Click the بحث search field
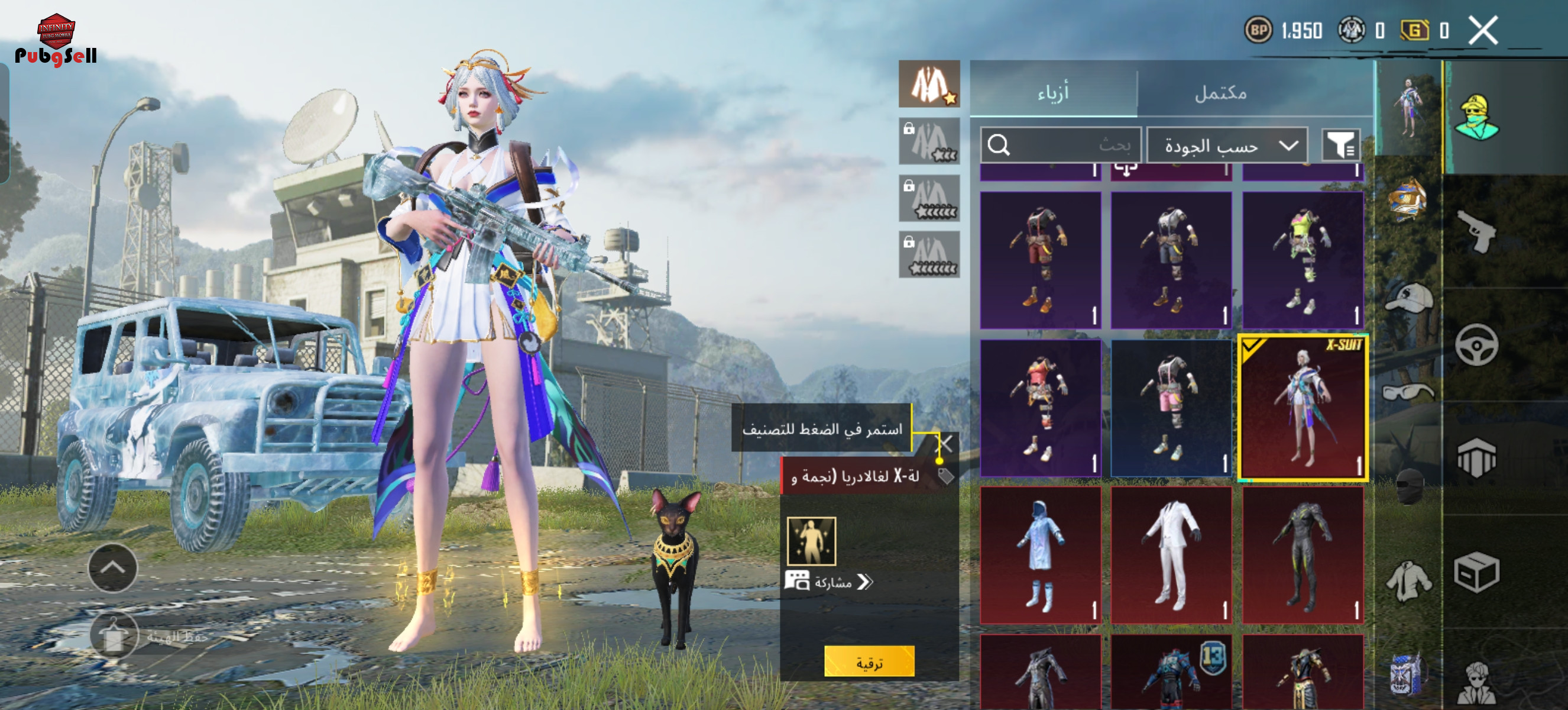Viewport: 1568px width, 710px height. (1060, 146)
